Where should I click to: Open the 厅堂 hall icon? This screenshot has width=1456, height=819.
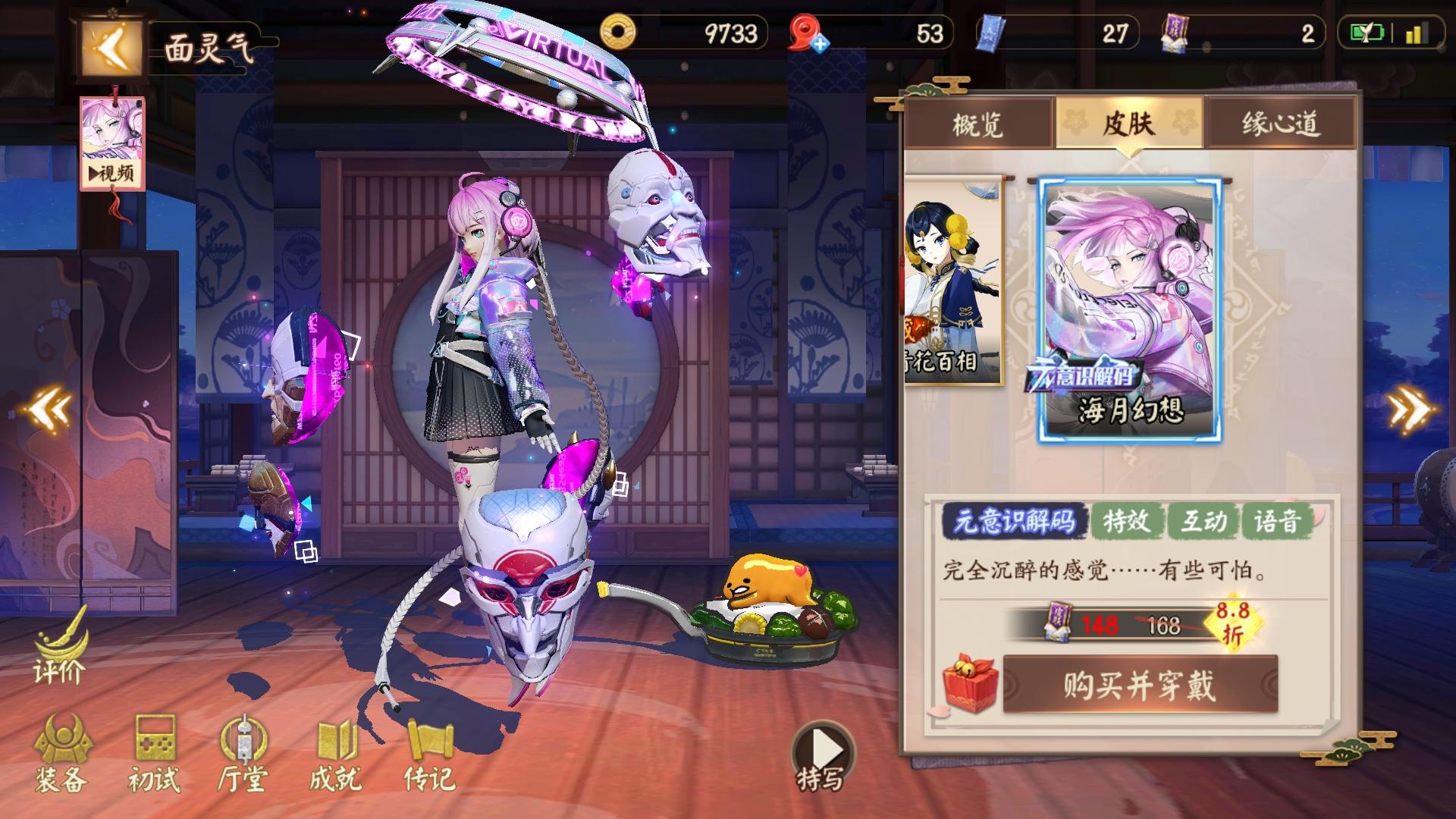tap(244, 755)
